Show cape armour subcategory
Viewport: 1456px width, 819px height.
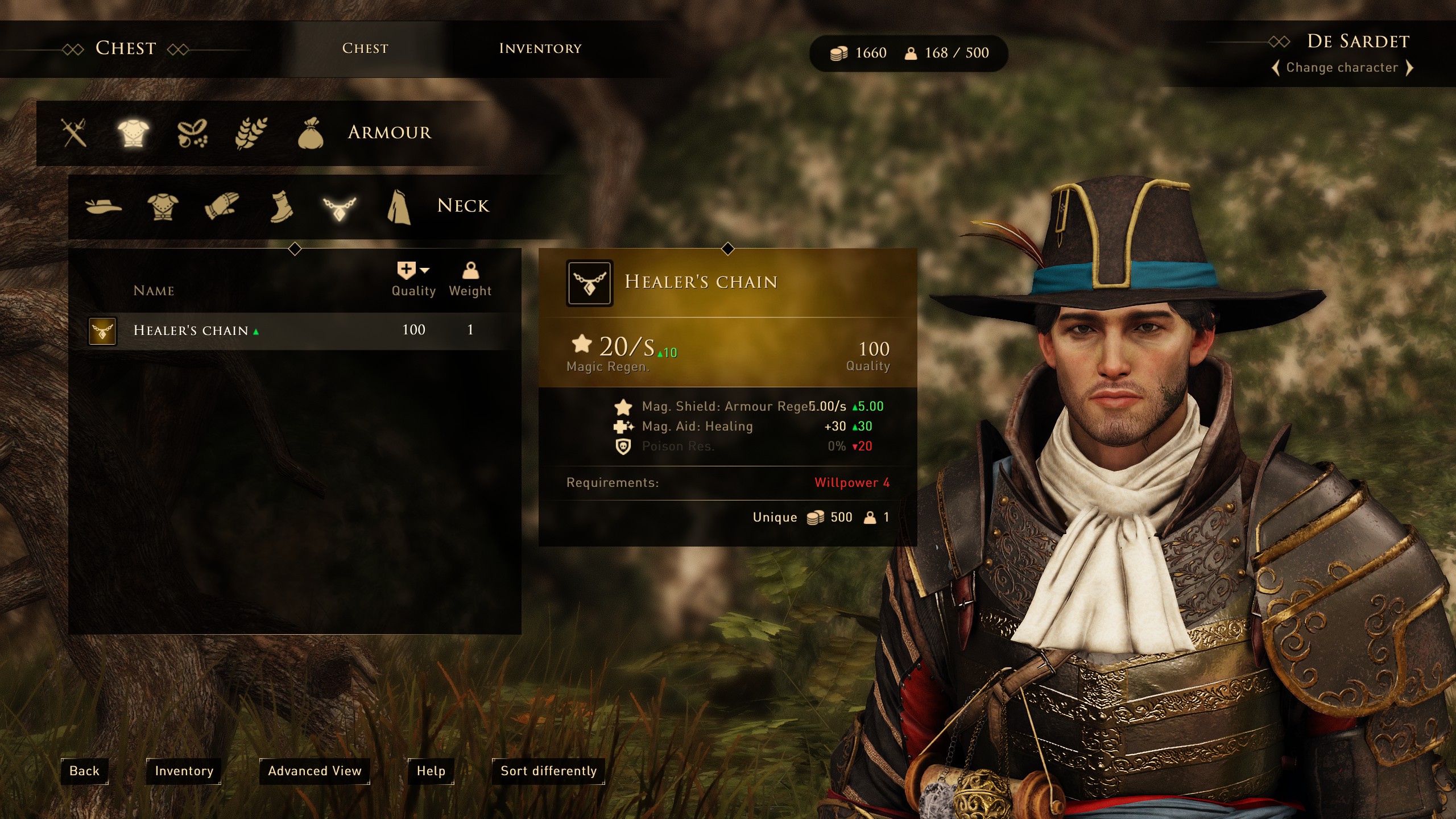click(399, 206)
